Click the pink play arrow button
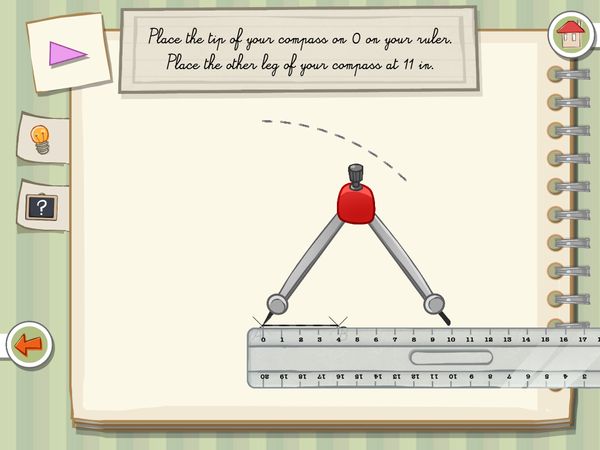The image size is (600, 450). [68, 53]
